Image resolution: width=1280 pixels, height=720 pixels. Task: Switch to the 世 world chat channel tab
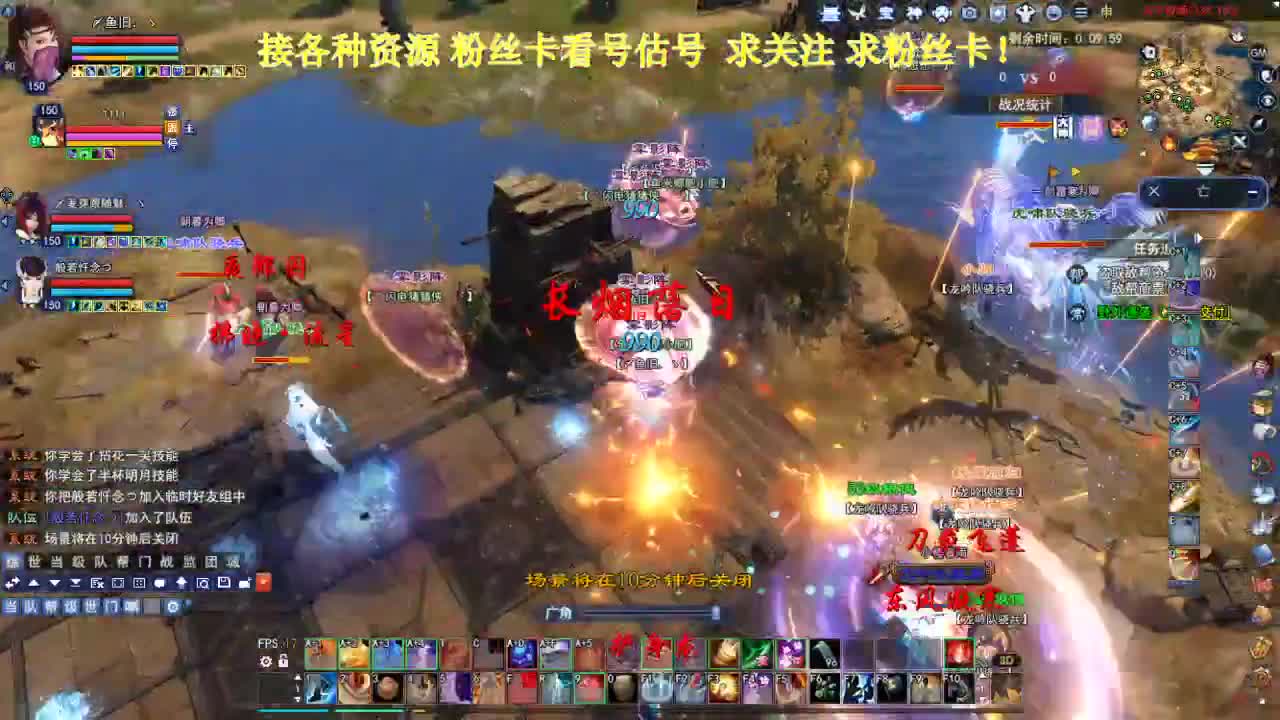point(33,562)
